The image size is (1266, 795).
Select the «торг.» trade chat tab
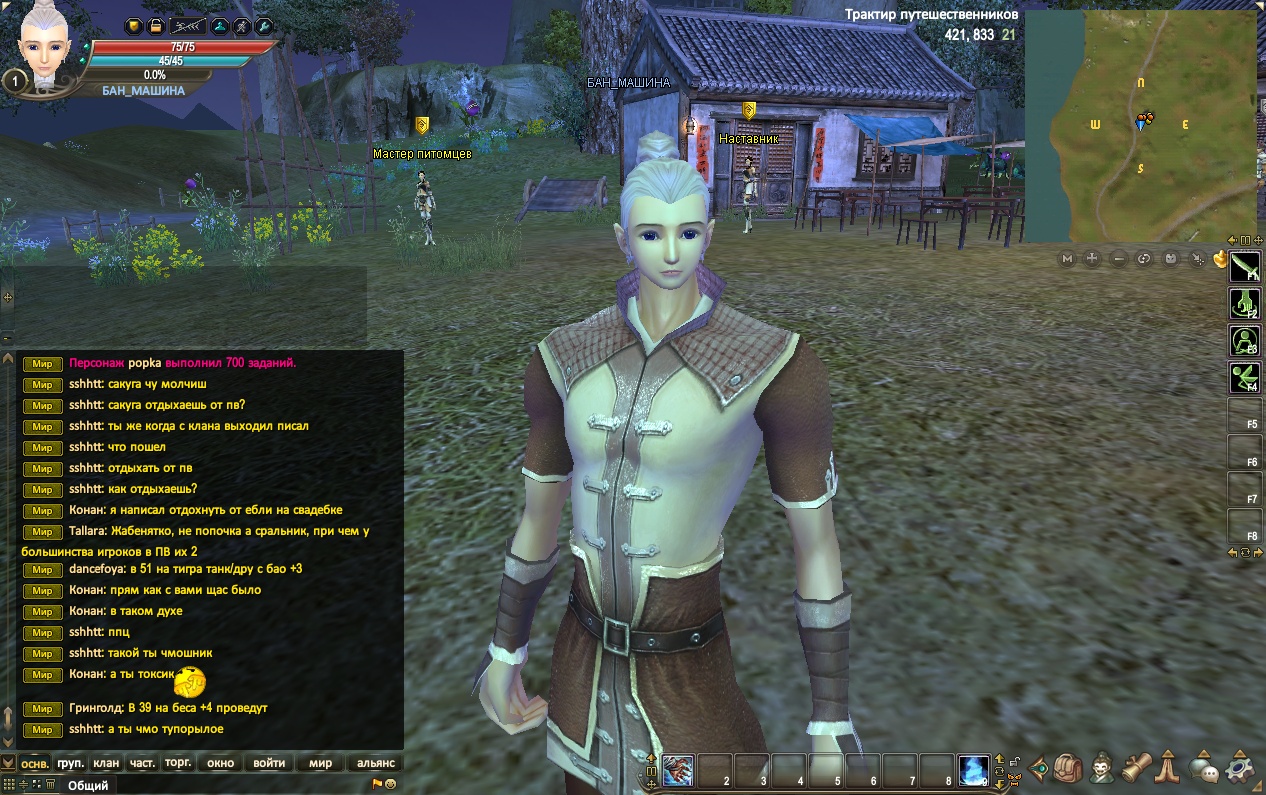[178, 763]
